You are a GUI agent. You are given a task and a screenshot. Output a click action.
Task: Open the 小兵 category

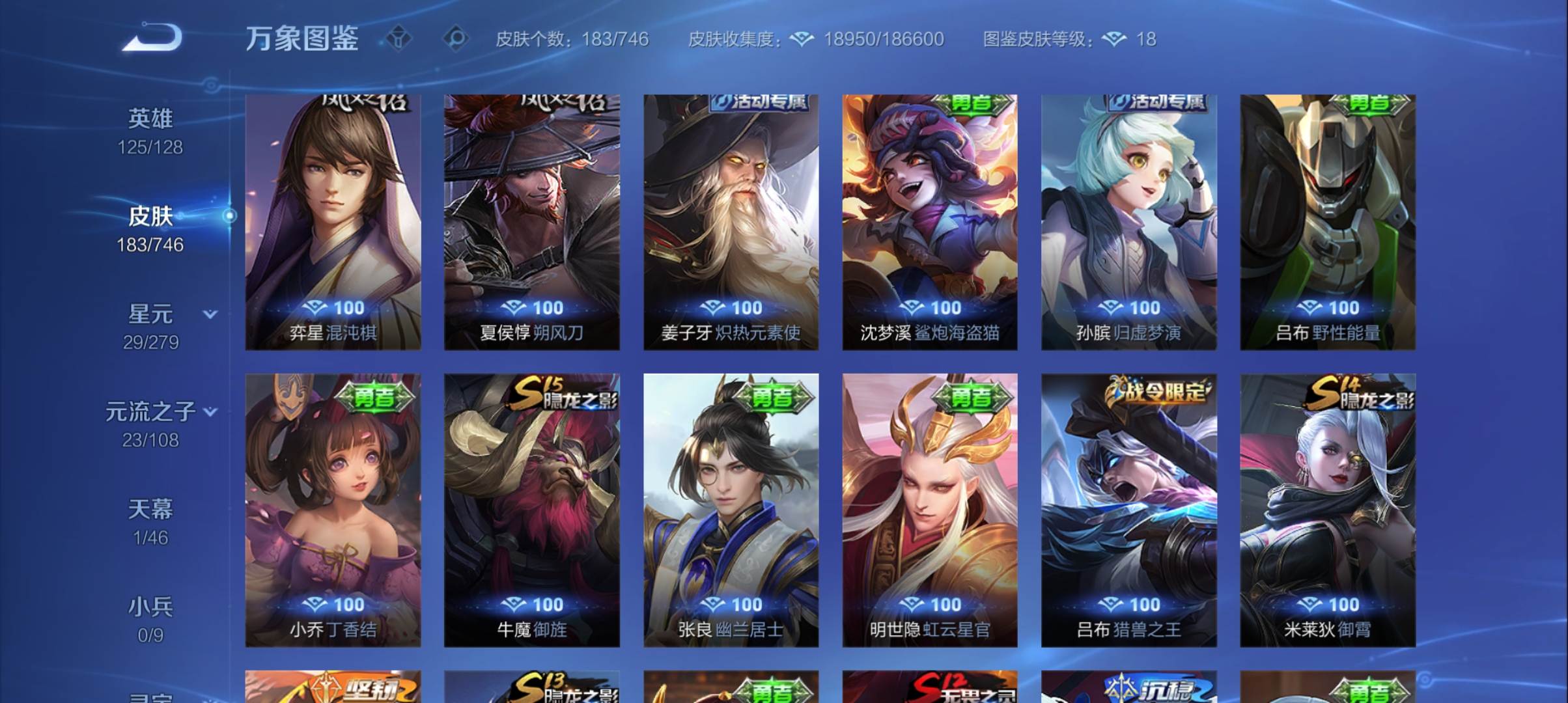(151, 605)
